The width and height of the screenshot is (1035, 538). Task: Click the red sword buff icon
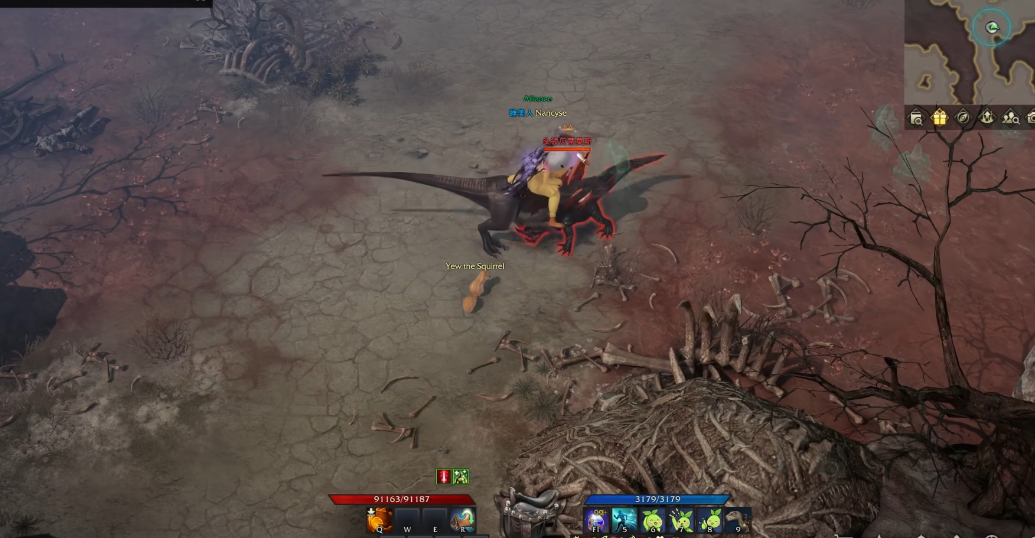coord(444,477)
